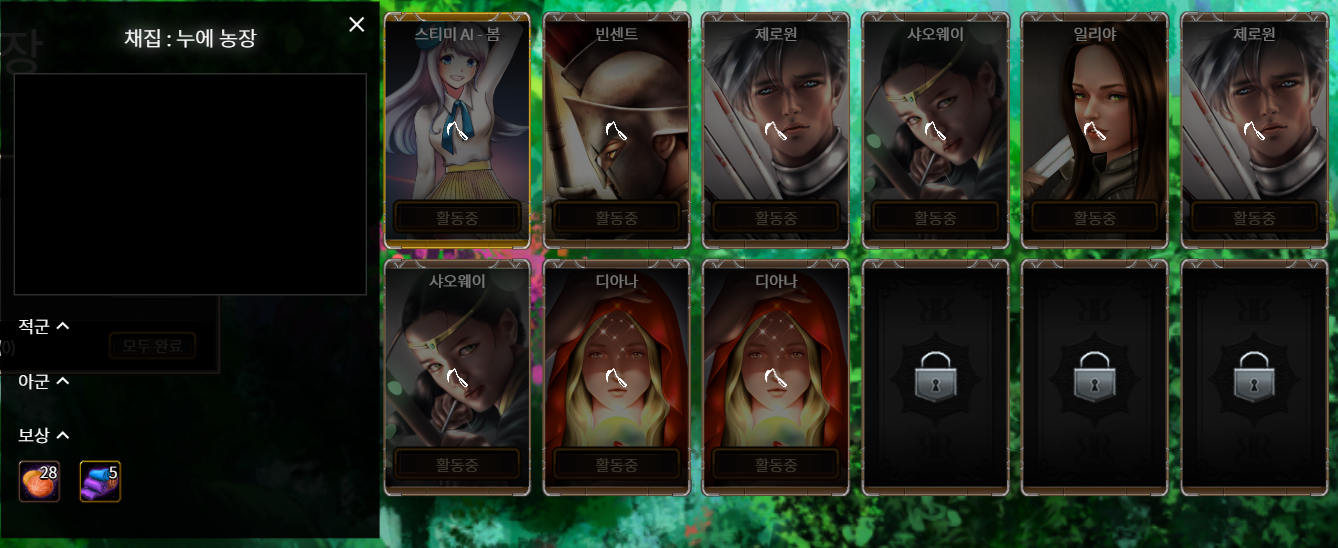The image size is (1338, 548).
Task: Toggle the 아군 section arrow
Action: [62, 381]
